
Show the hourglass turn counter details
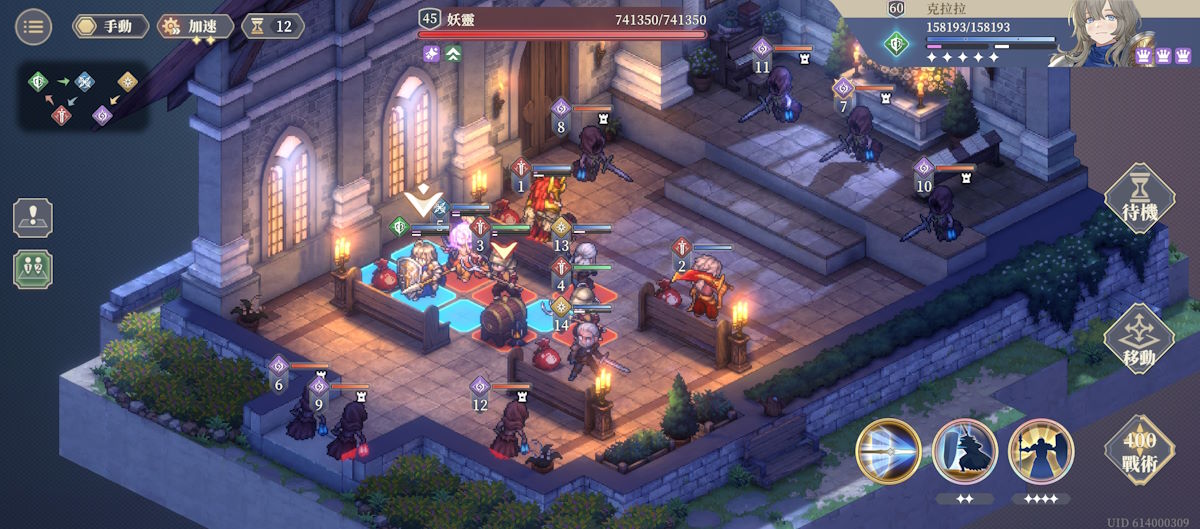tap(273, 26)
